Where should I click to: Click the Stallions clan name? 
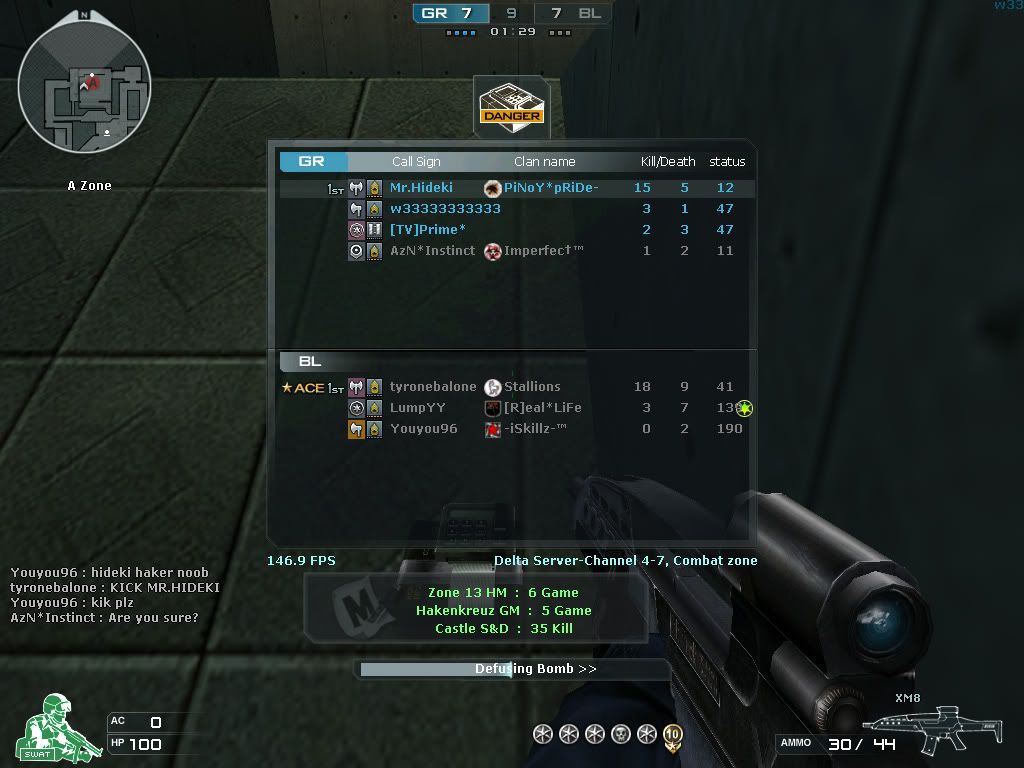point(531,387)
